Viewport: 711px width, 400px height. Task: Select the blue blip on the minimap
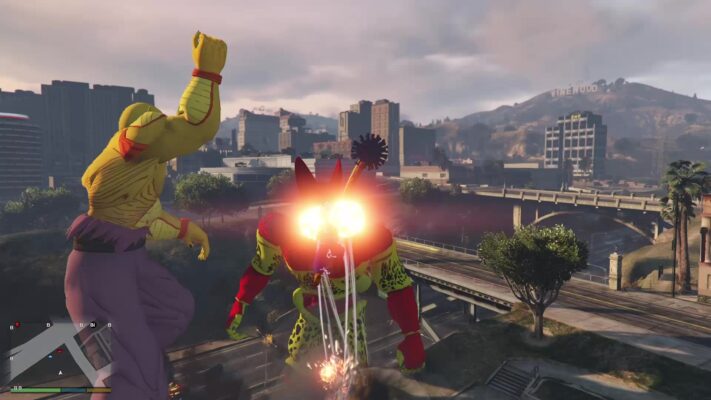(x=50, y=357)
